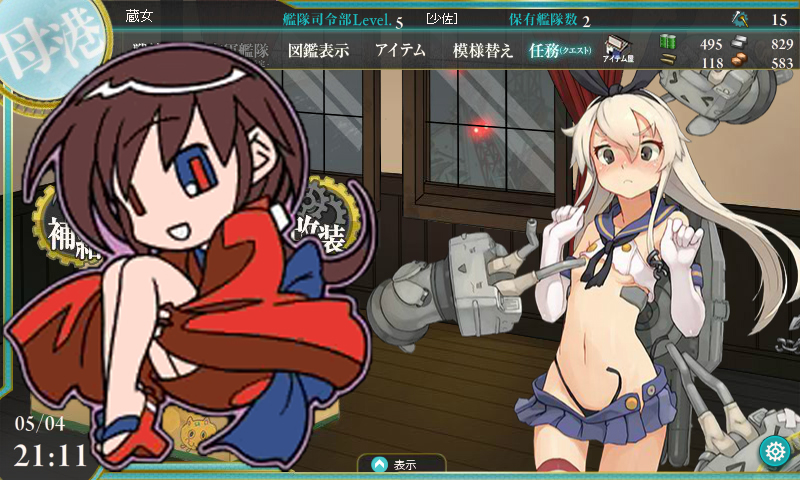Open the 任務 (クエスト) quest list

pyautogui.click(x=560, y=50)
